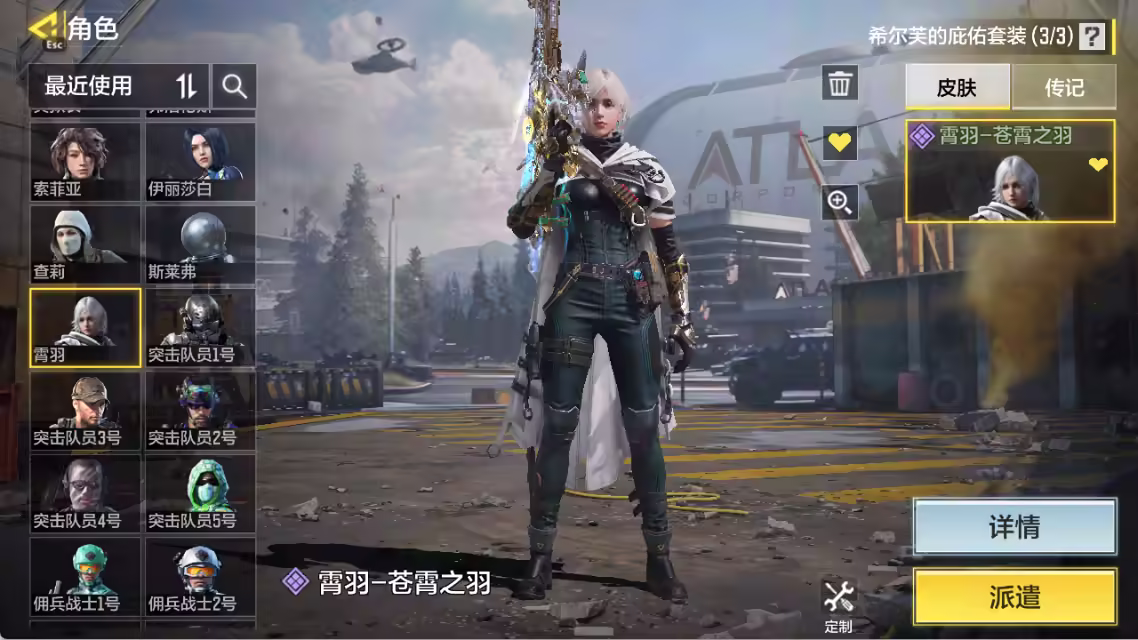Select 佣兵战士1号 character
Viewport: 1138px width, 640px height.
85,576
